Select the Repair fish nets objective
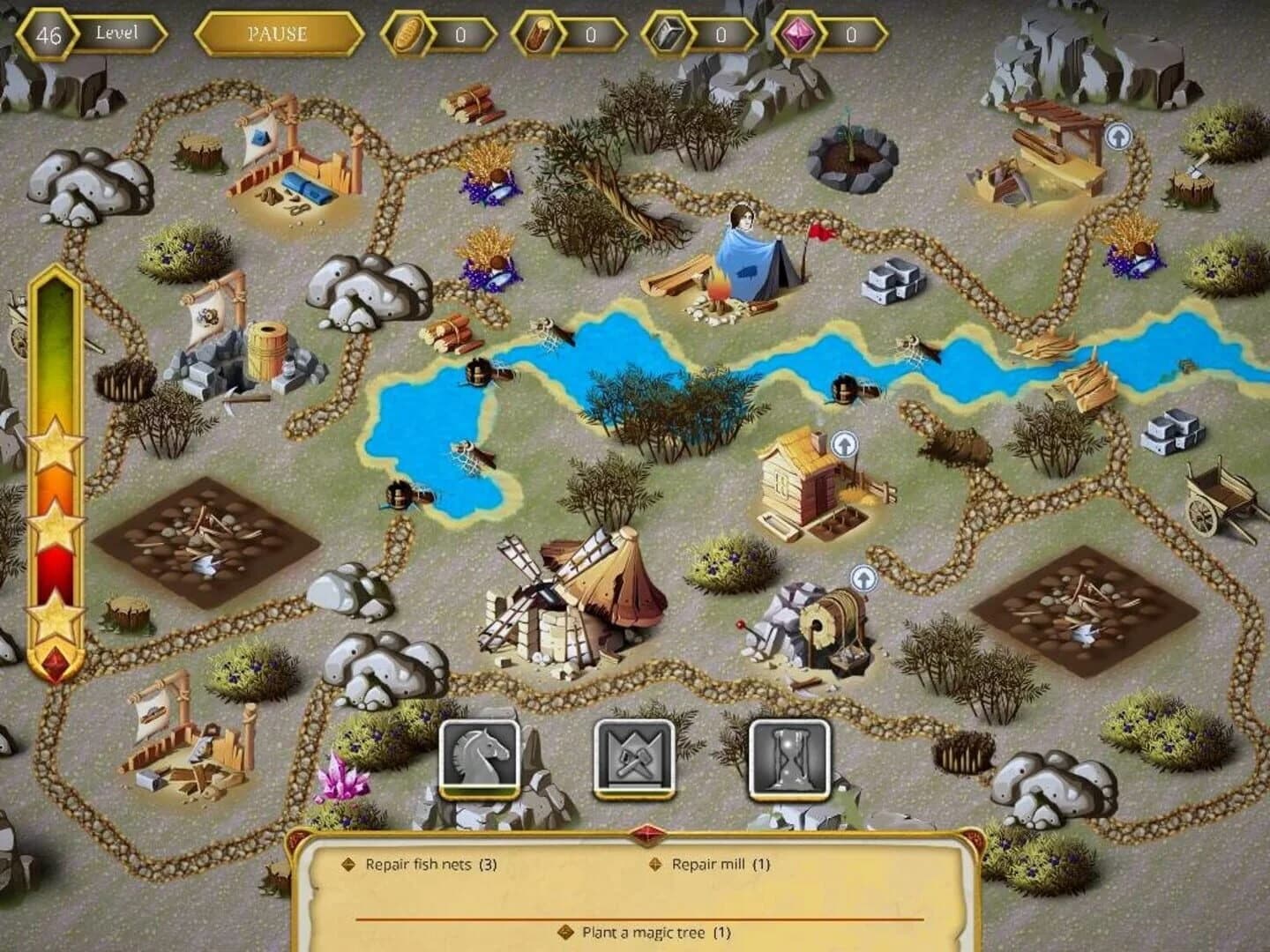 click(x=423, y=865)
